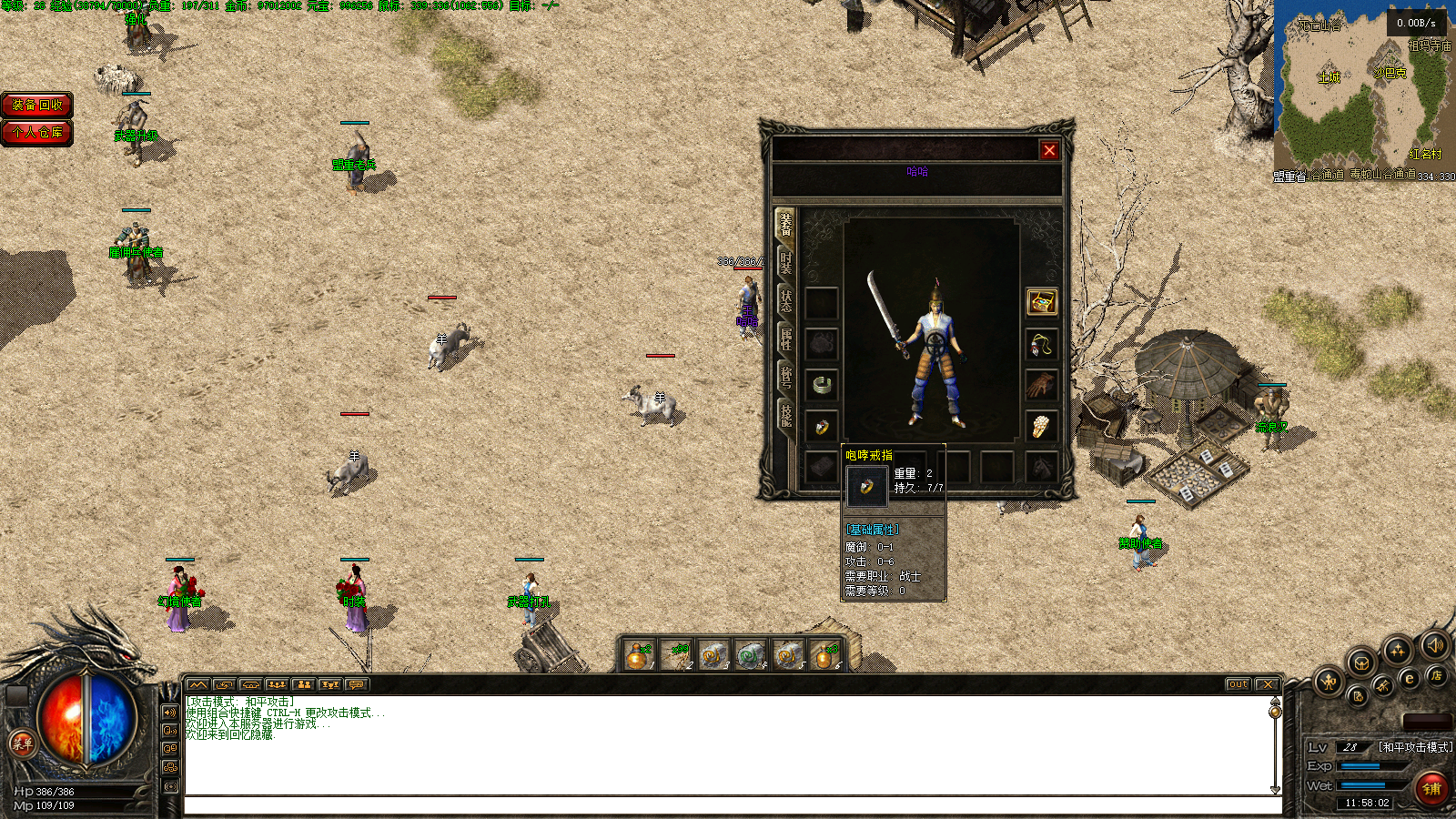The image size is (1456, 819).
Task: Open the 个人仓库 personal warehouse
Action: coord(37,133)
